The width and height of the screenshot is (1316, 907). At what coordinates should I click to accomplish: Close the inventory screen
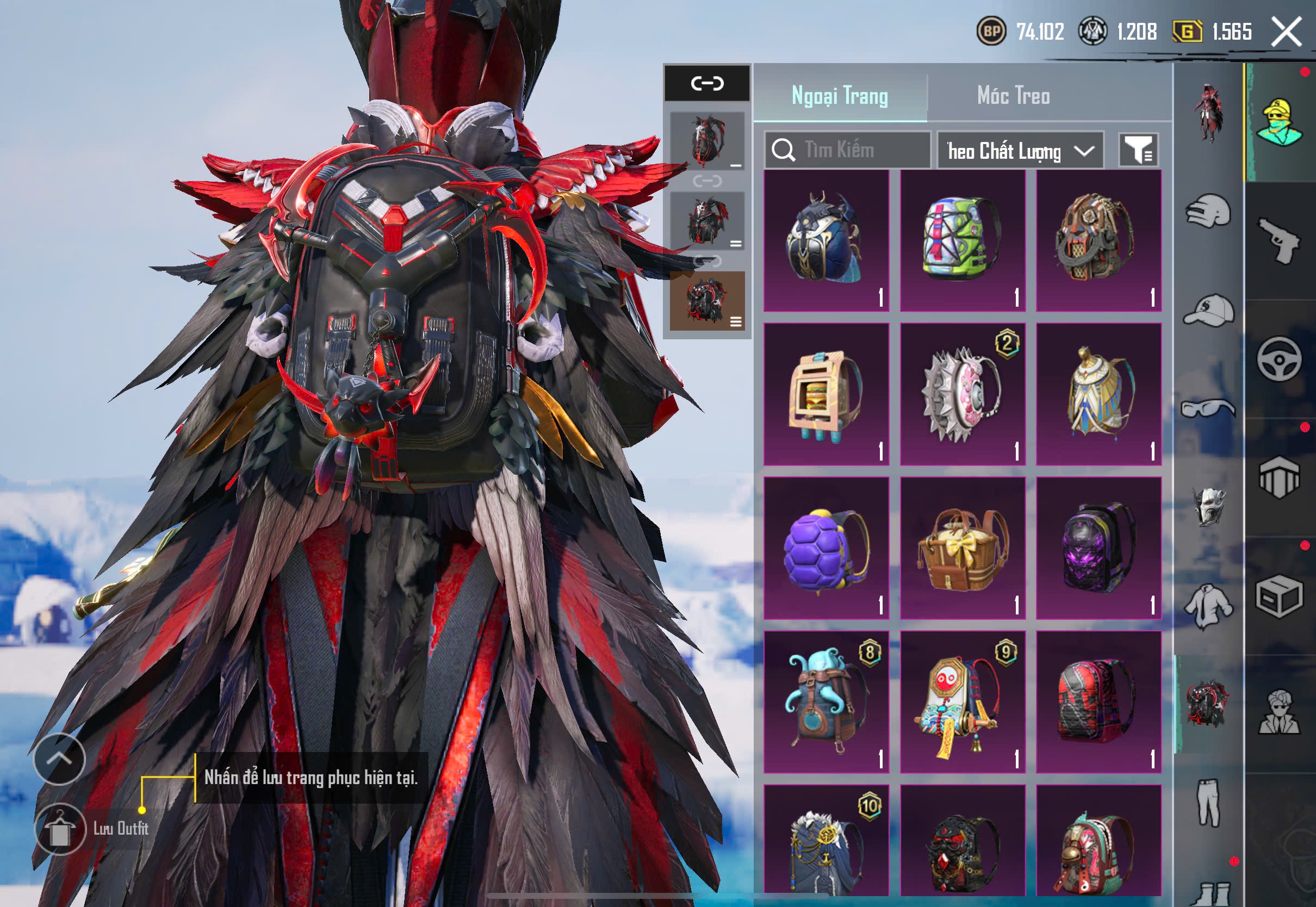(x=1287, y=31)
